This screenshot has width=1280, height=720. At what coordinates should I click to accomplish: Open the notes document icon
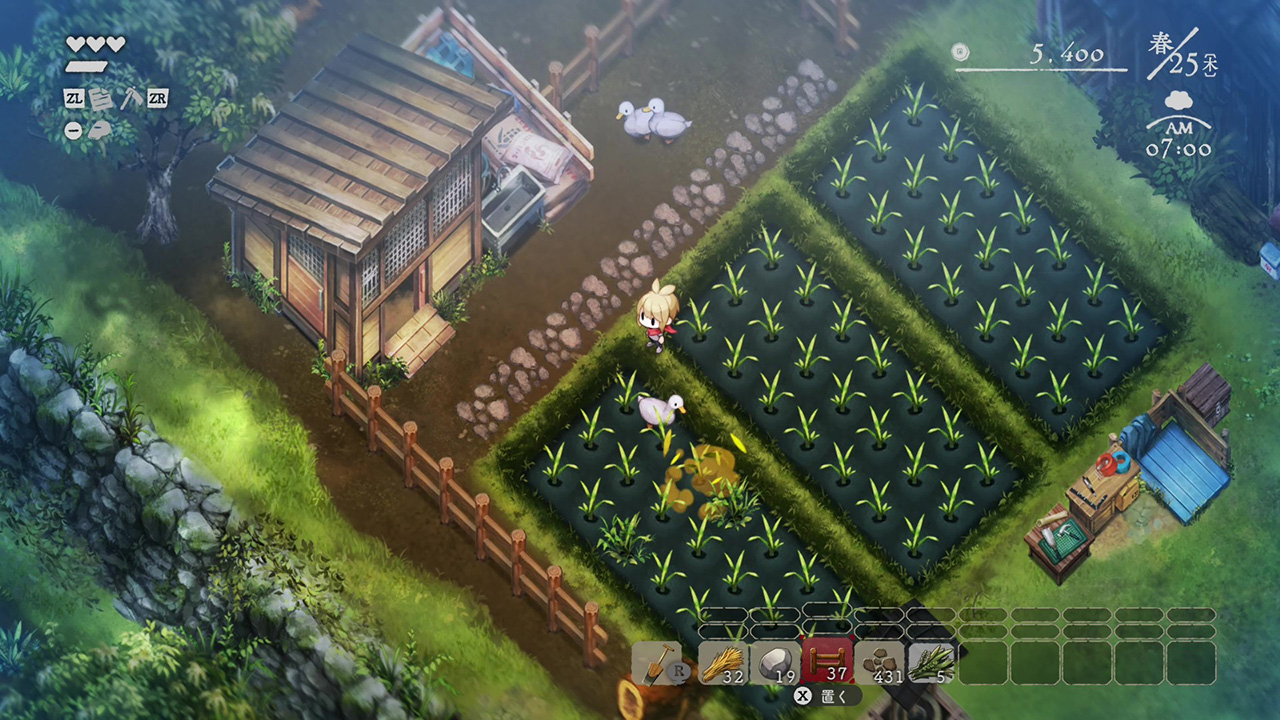[101, 98]
